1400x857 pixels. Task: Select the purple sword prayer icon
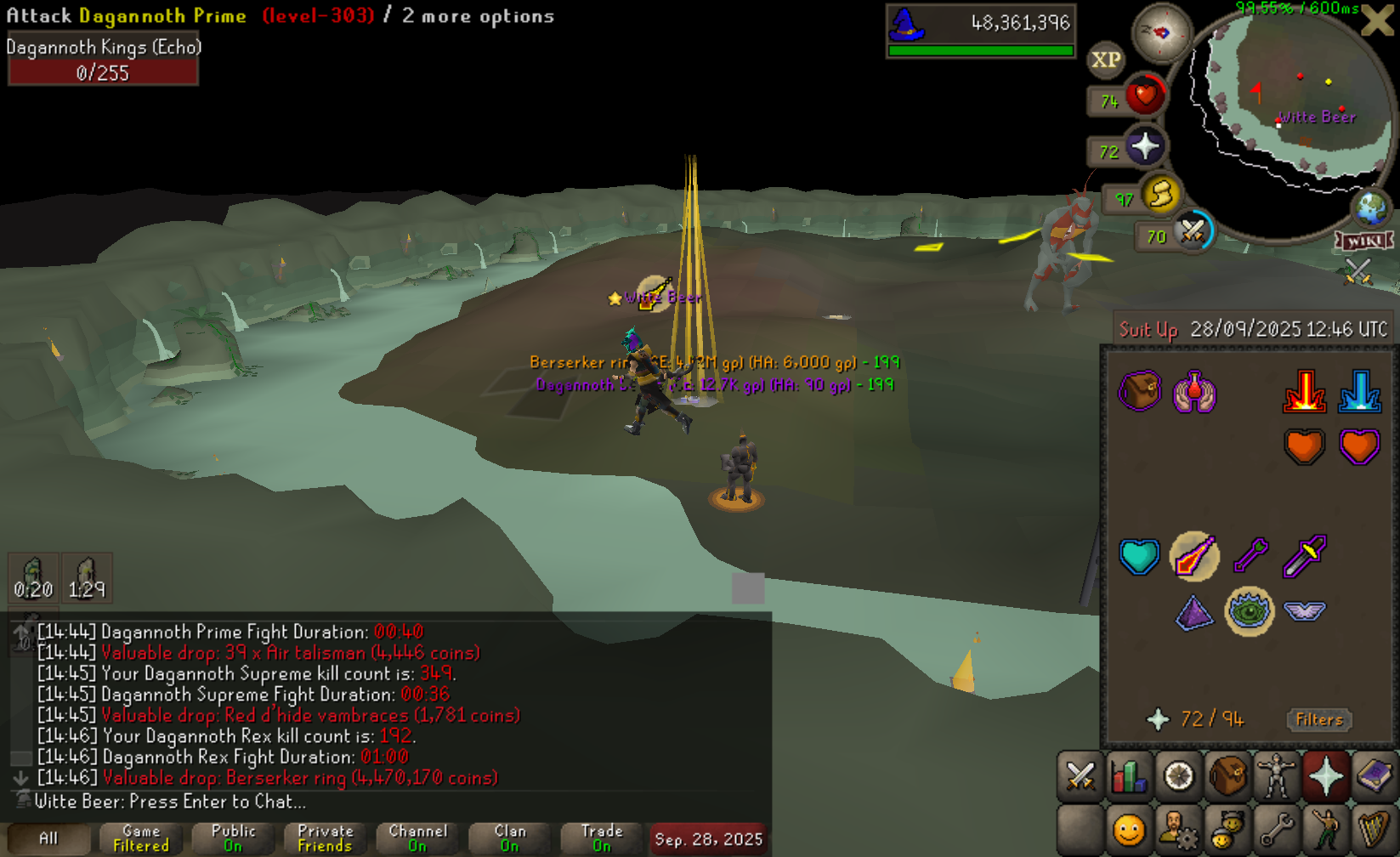(1305, 556)
